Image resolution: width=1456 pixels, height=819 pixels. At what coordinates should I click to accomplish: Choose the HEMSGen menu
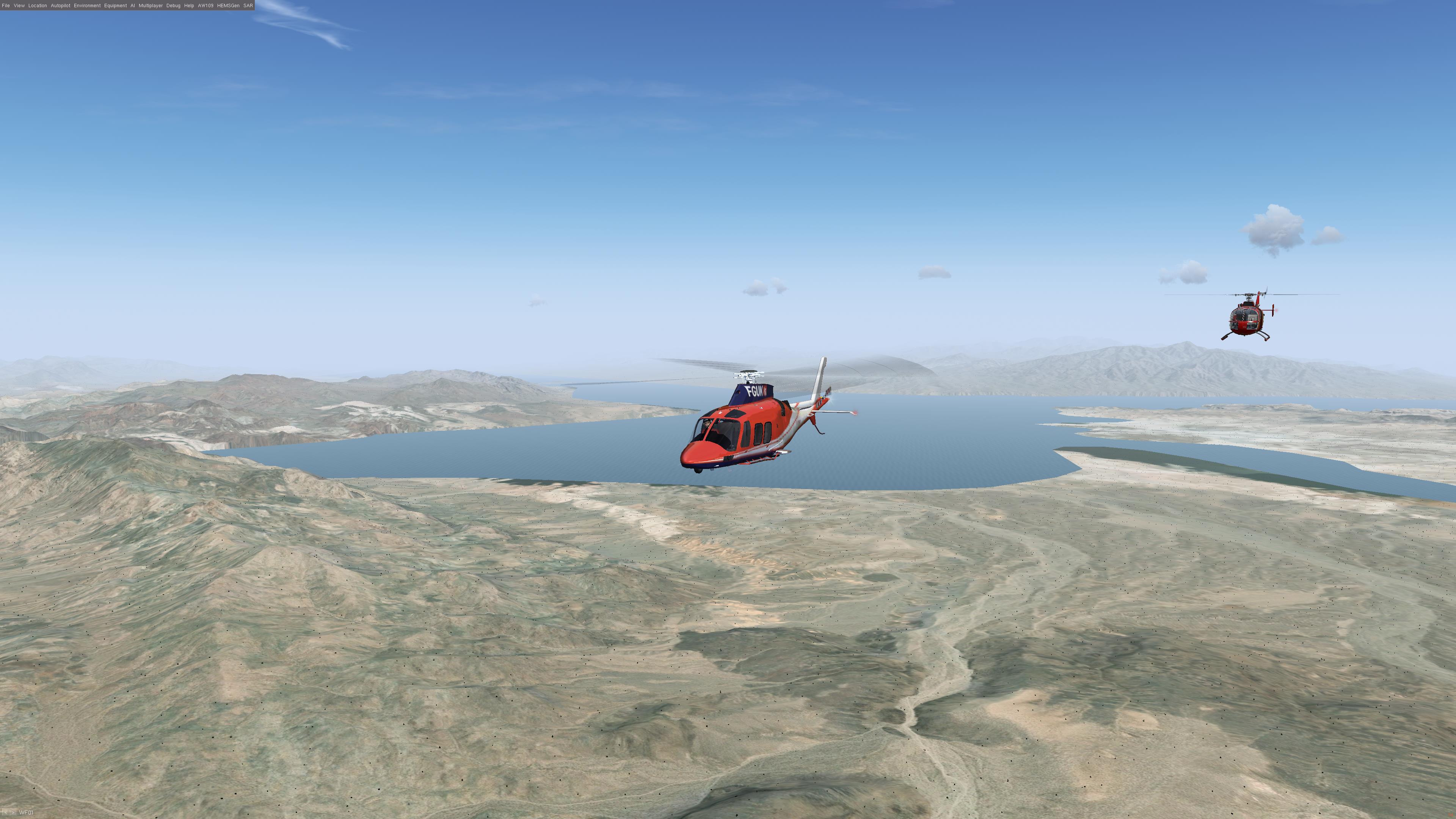[x=228, y=6]
